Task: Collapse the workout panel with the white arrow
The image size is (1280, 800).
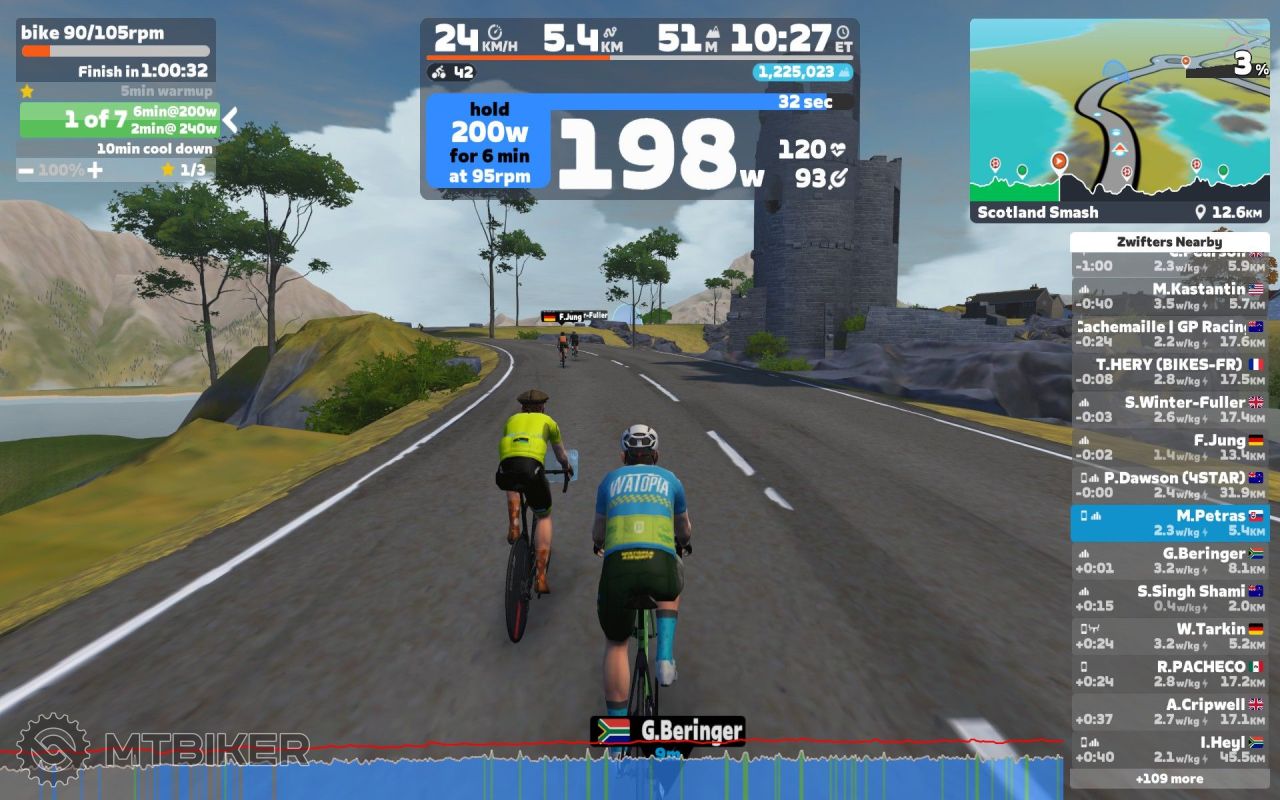Action: click(x=230, y=121)
